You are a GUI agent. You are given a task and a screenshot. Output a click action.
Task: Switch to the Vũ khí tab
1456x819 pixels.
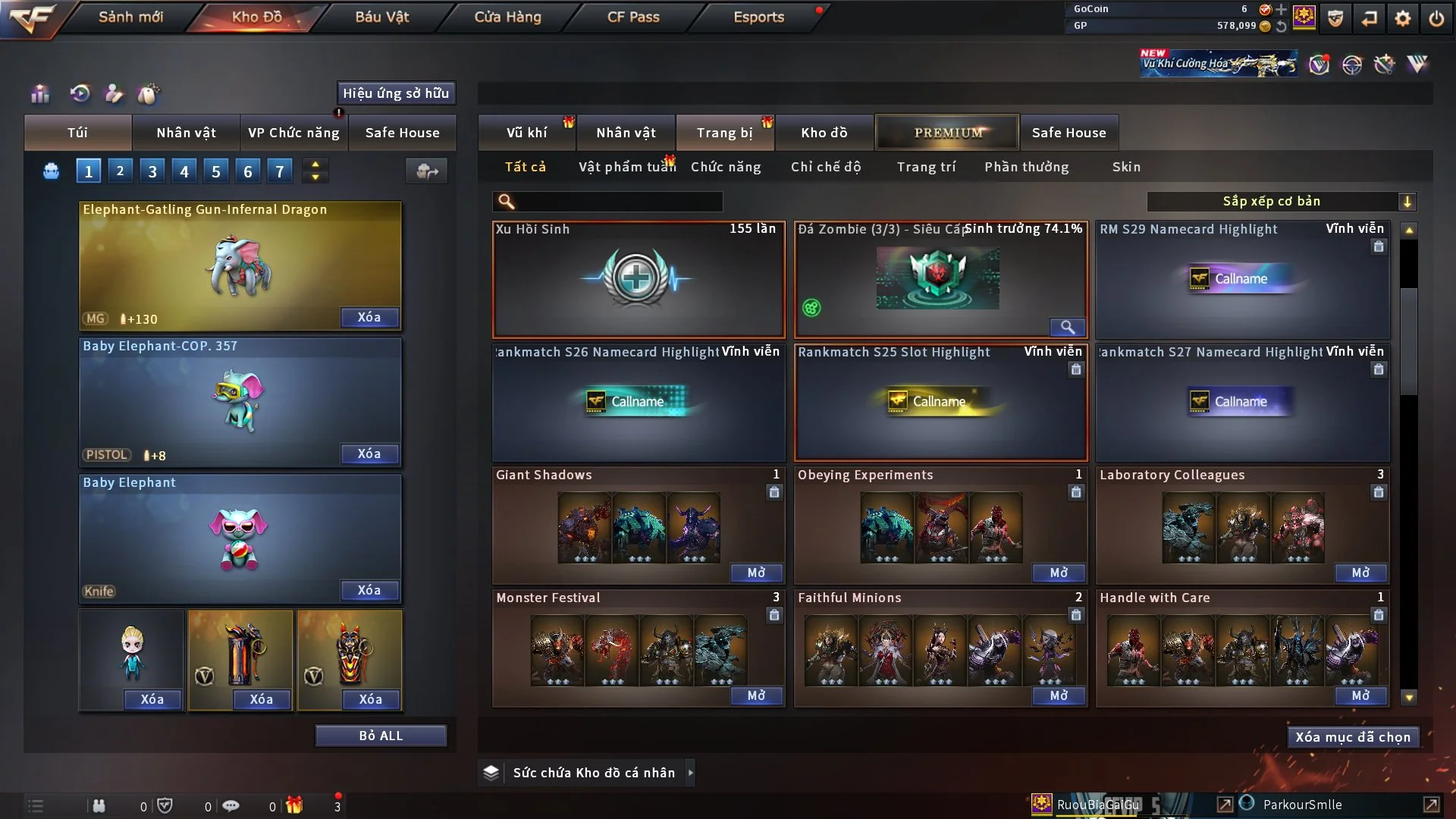pos(526,133)
